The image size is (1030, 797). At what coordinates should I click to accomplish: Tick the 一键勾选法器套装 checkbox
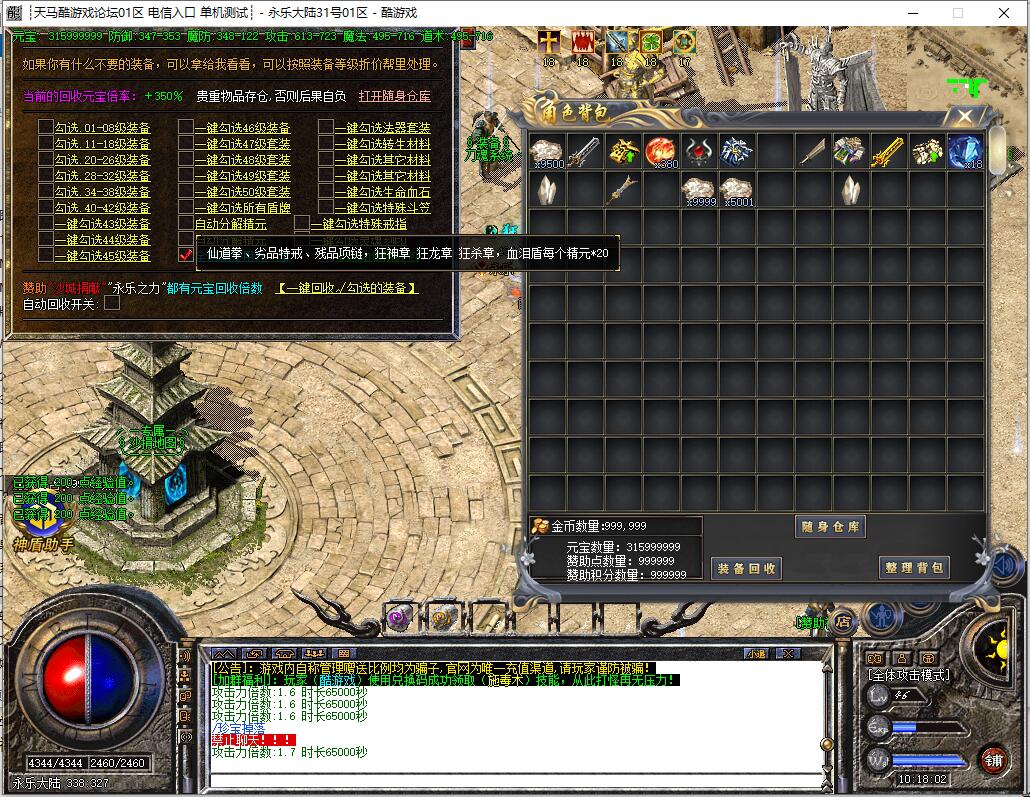click(x=326, y=127)
